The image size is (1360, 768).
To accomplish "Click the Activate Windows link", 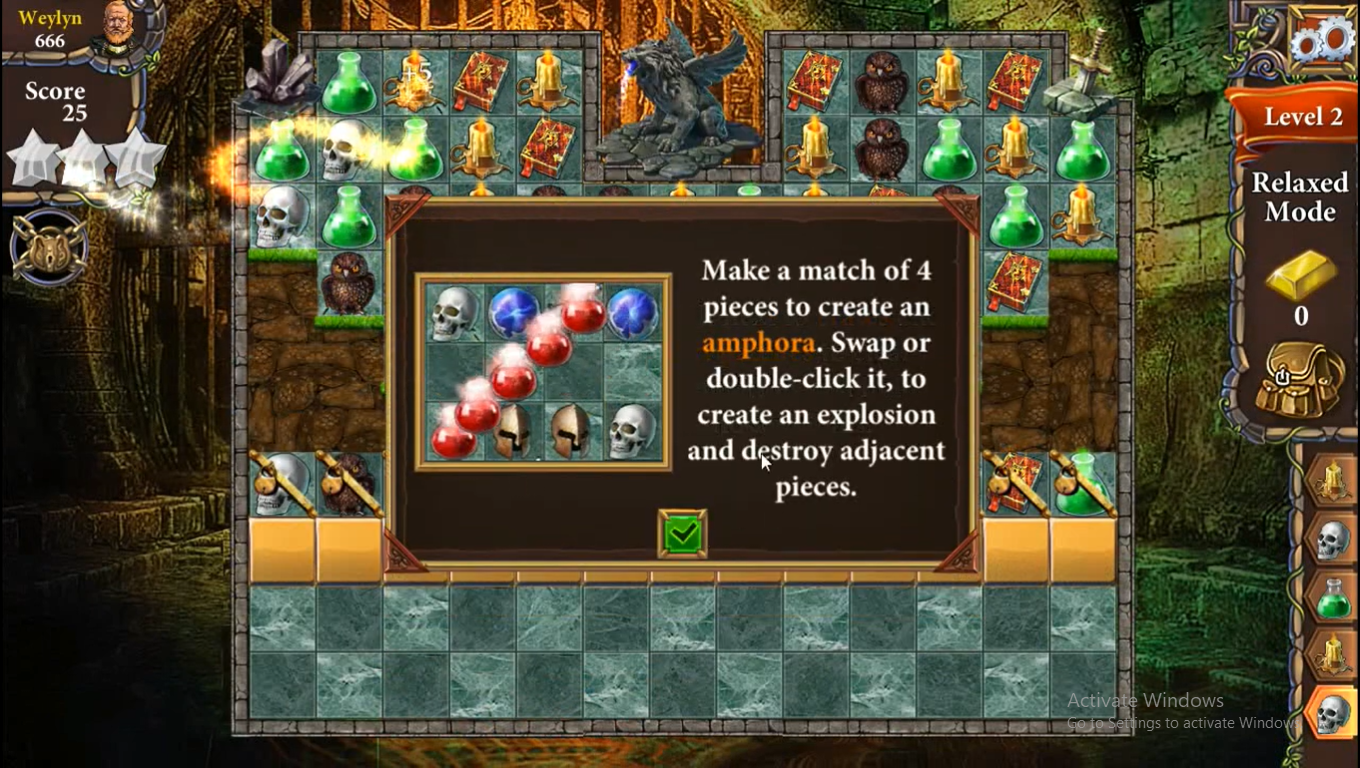I will coord(1146,700).
